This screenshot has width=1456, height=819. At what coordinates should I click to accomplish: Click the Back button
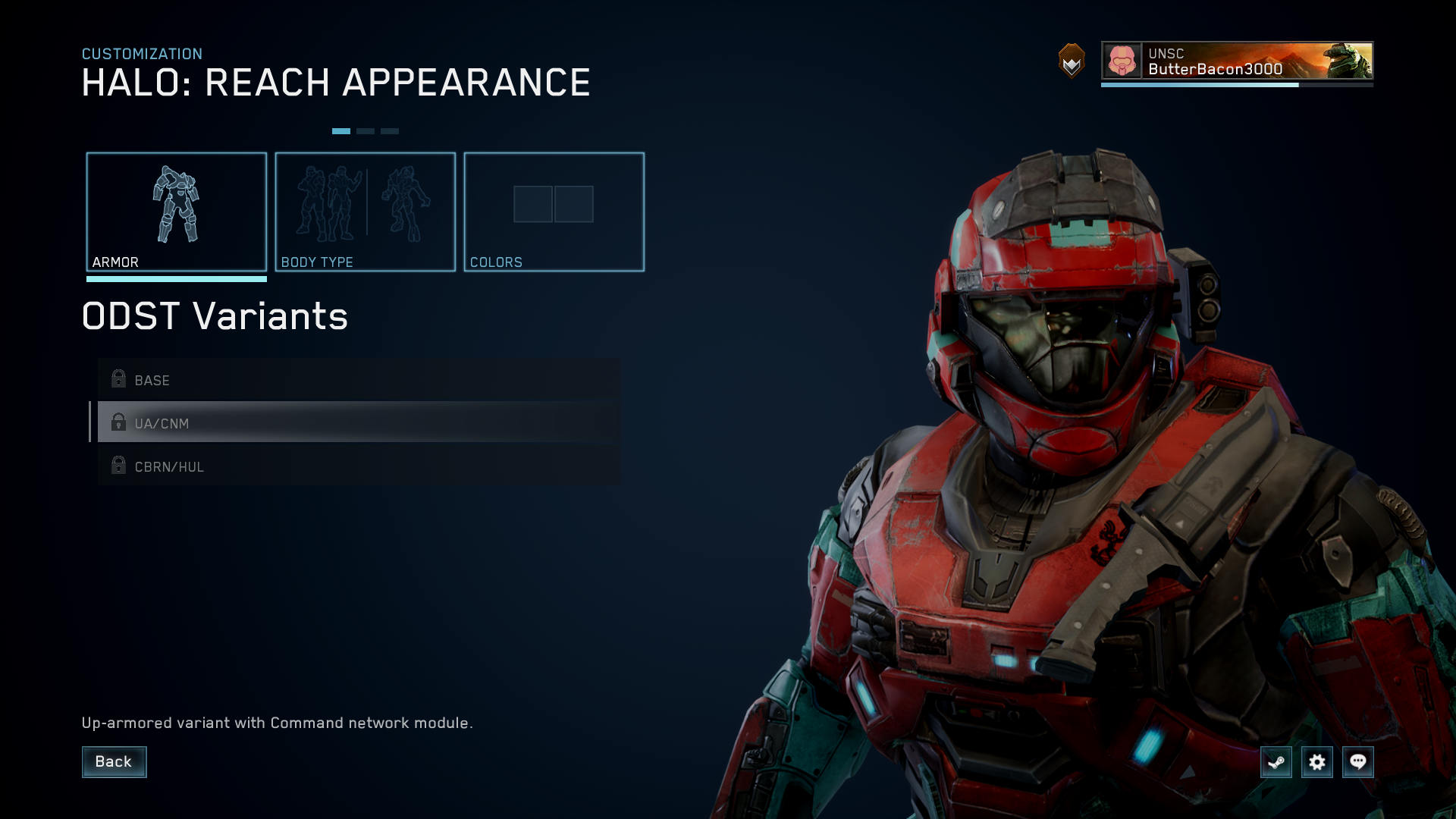[114, 761]
